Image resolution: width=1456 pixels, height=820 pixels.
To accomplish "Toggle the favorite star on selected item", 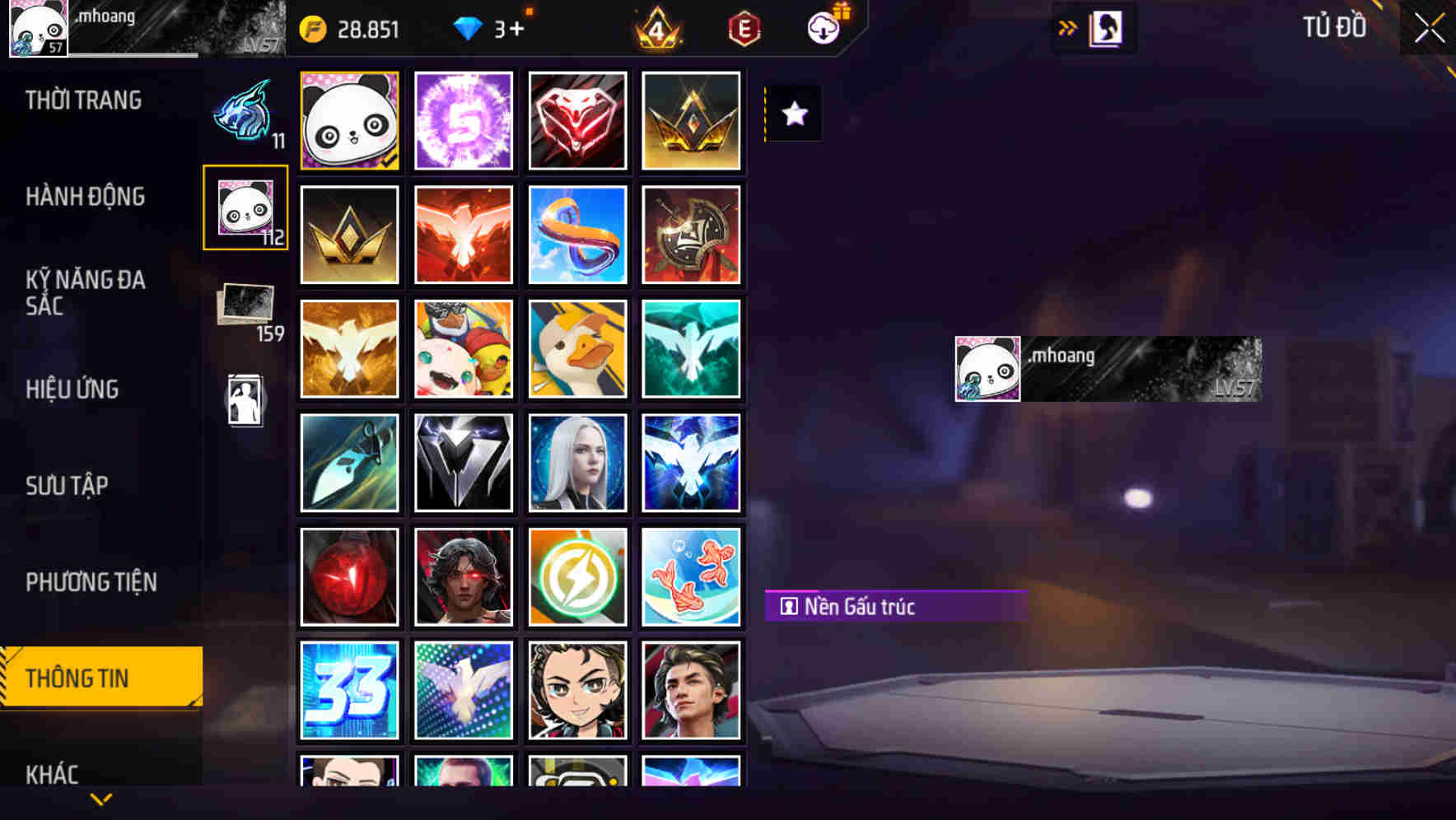I will (793, 113).
